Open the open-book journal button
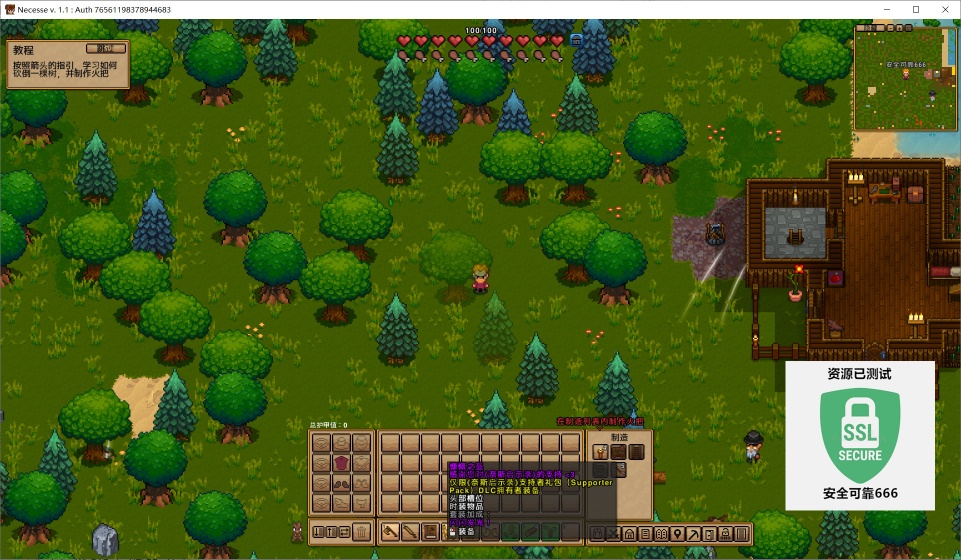Image resolution: width=961 pixels, height=560 pixels. 661,533
